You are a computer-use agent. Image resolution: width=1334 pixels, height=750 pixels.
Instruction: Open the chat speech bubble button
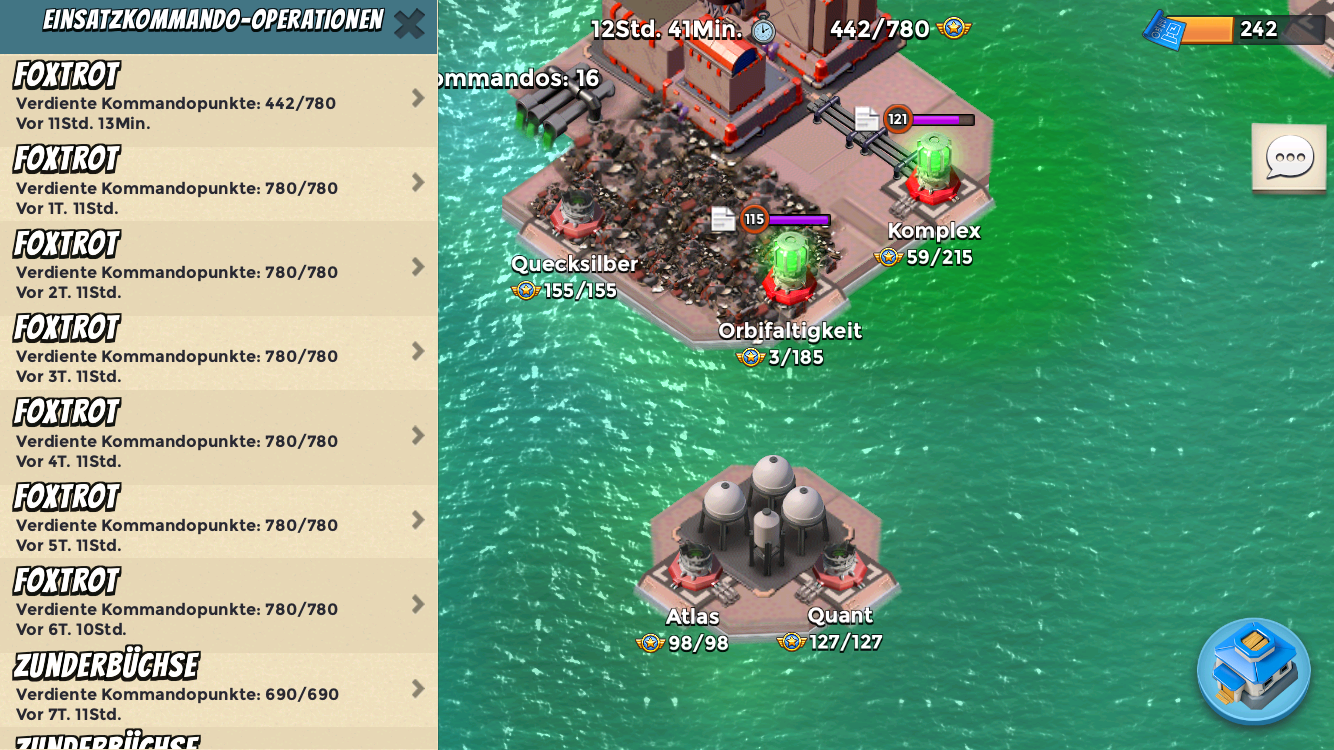pos(1289,158)
